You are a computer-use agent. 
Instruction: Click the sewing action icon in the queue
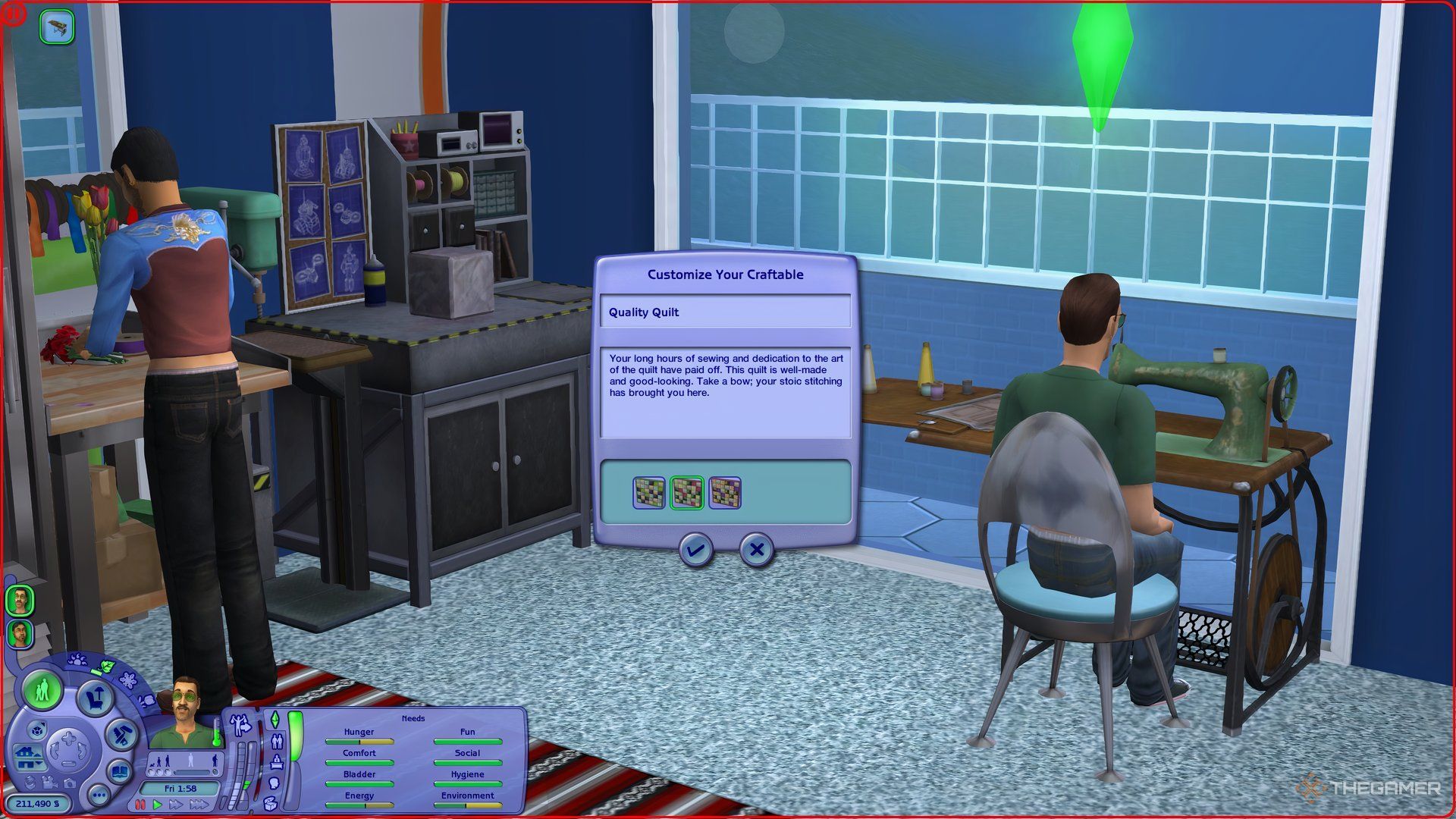pos(57,28)
